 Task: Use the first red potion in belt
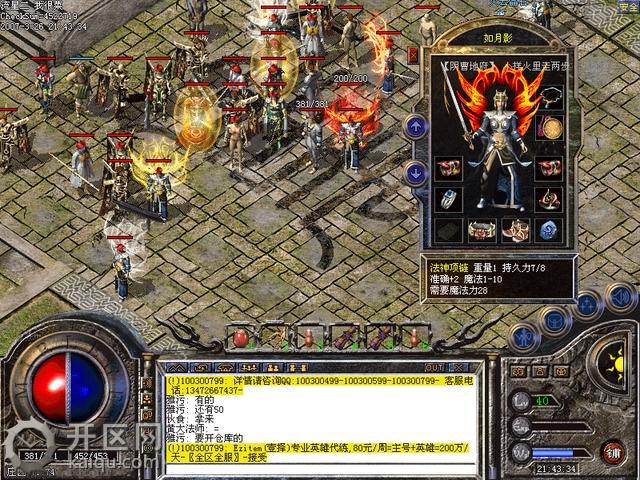click(x=241, y=337)
